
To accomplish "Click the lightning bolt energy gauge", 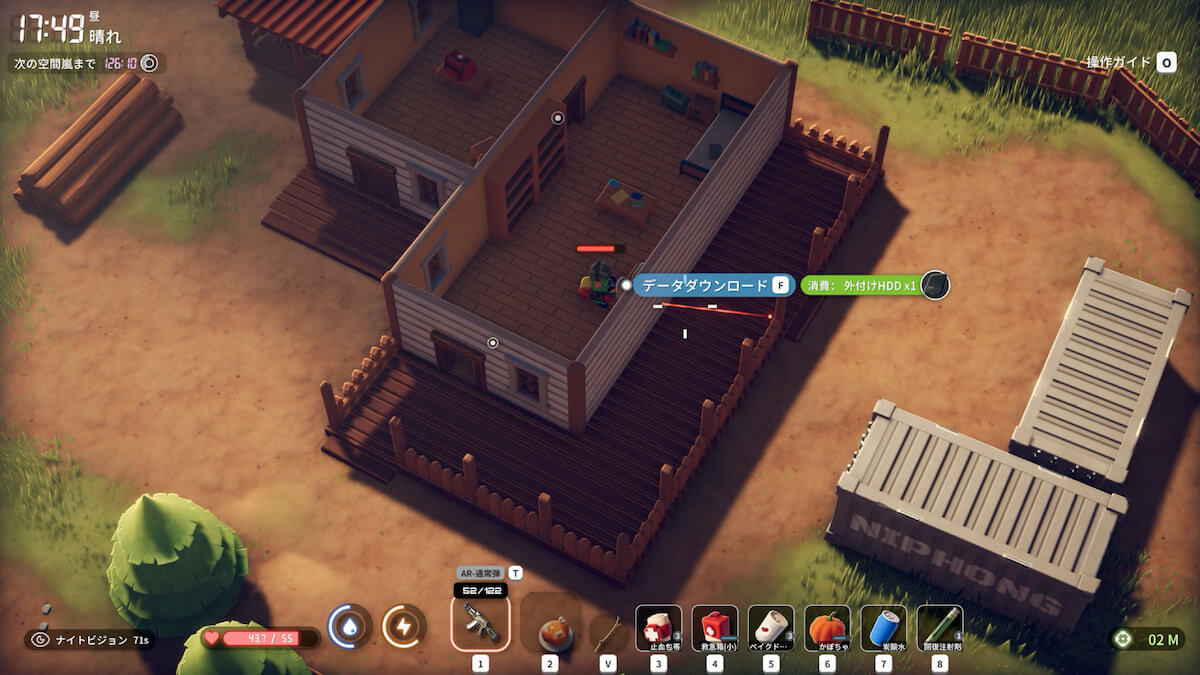I will 404,626.
